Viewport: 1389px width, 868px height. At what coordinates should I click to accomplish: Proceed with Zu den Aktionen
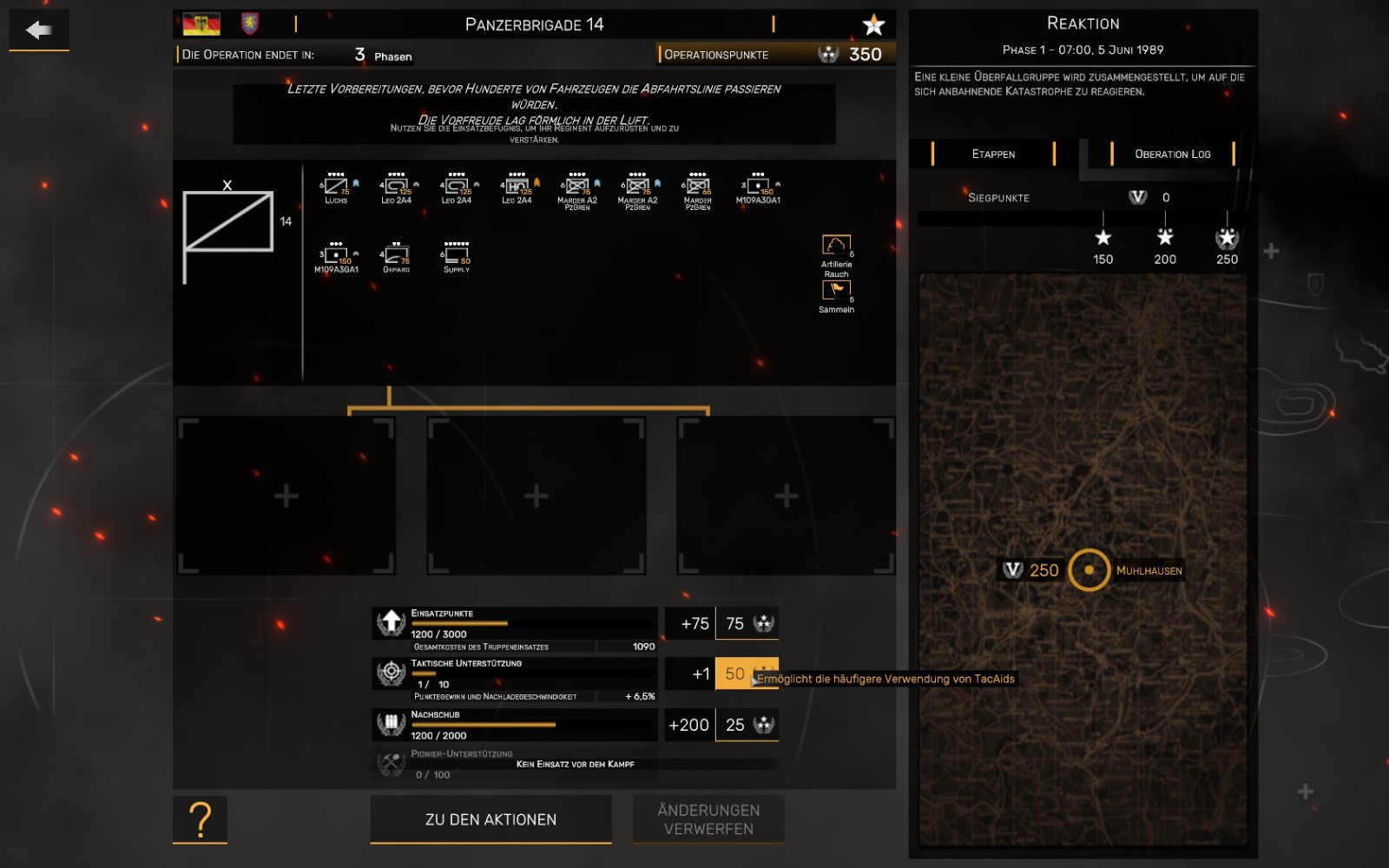click(490, 819)
